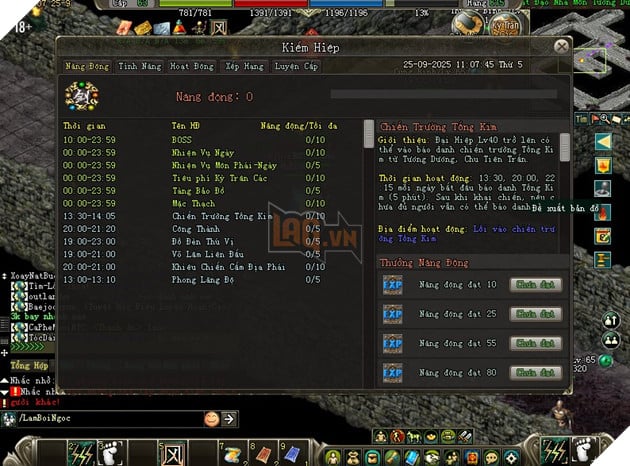
Task: Select the Luyện Cấp tab
Action: pos(295,66)
